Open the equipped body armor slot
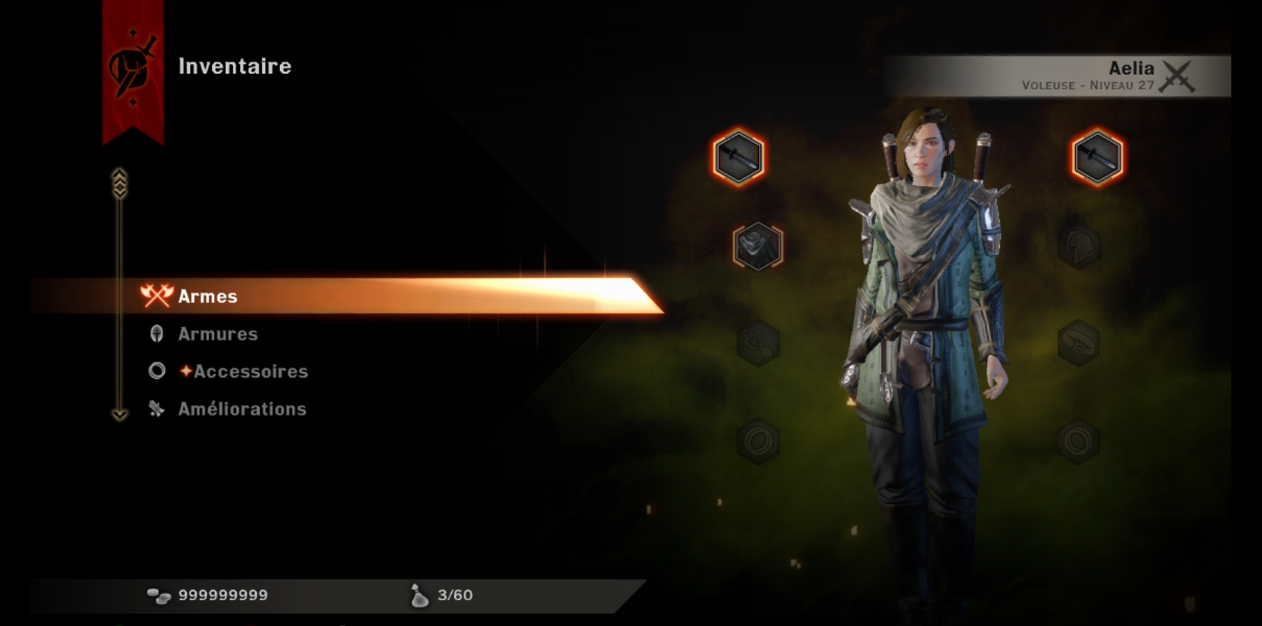 757,246
